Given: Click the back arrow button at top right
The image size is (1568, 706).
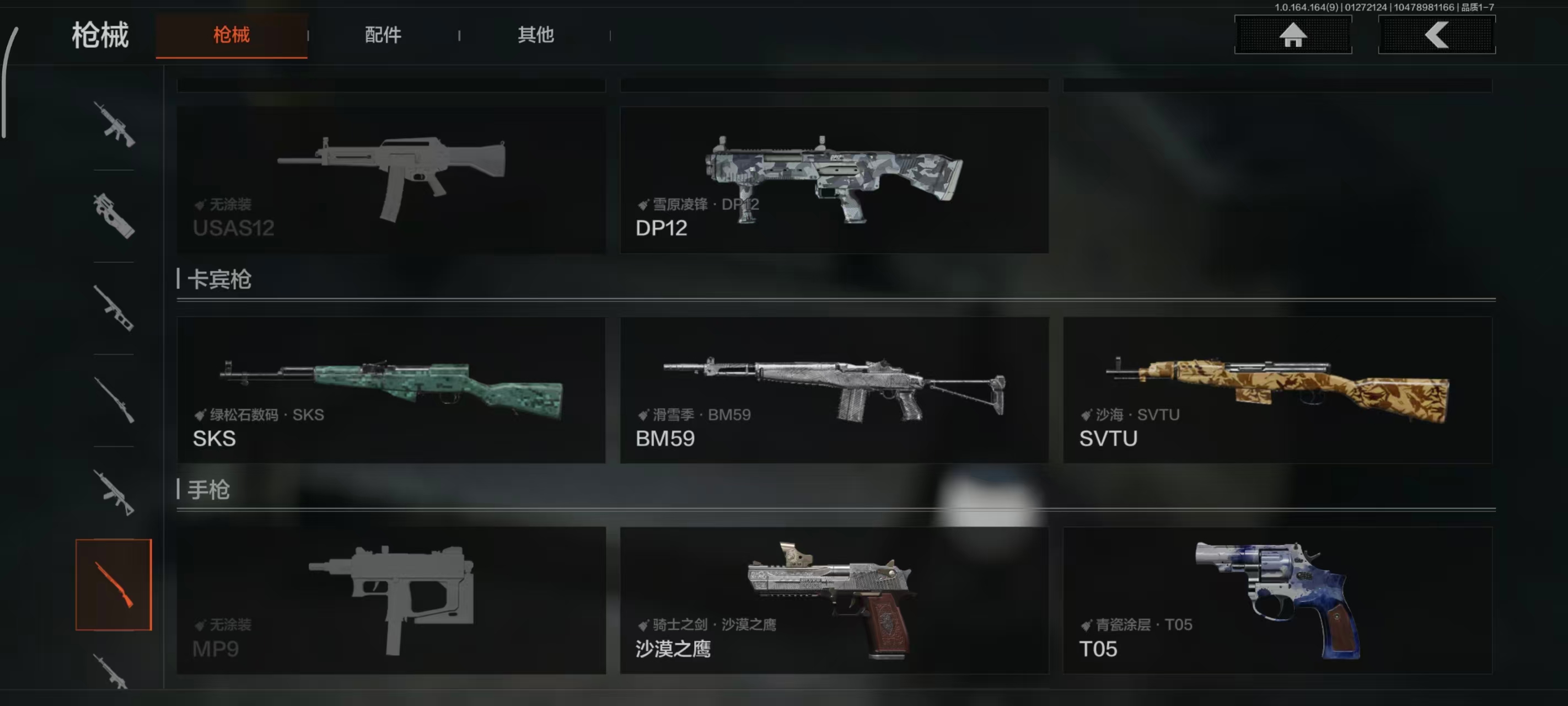Looking at the screenshot, I should coord(1437,35).
